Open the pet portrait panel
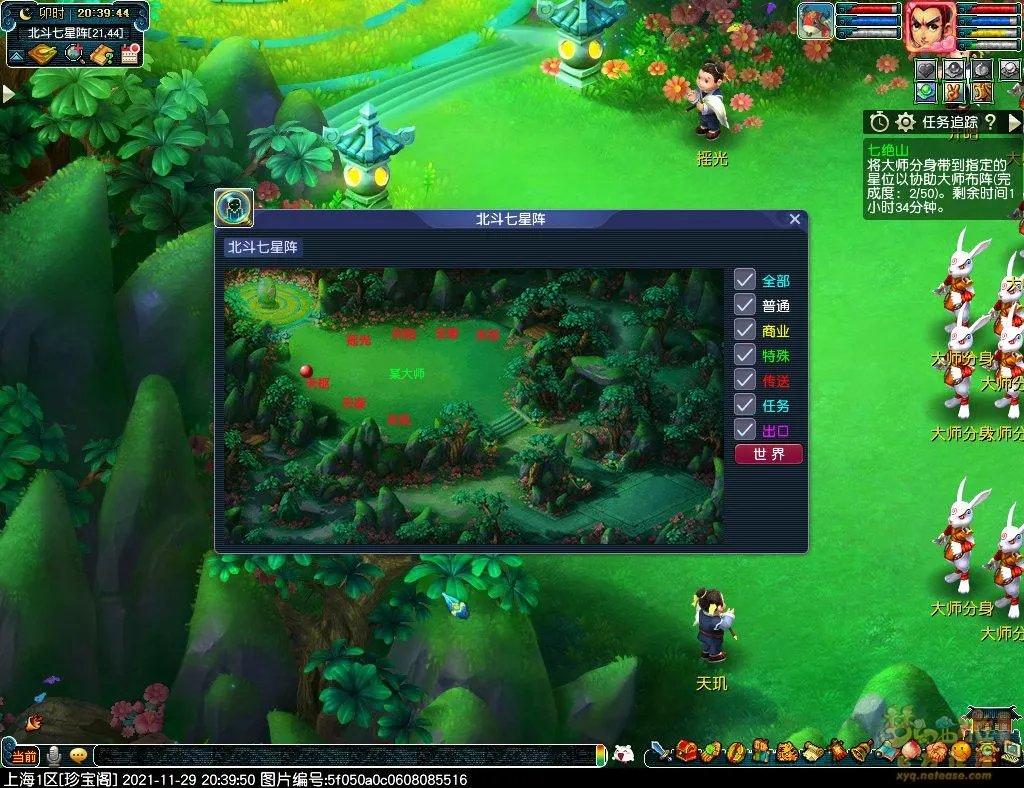 pos(815,22)
